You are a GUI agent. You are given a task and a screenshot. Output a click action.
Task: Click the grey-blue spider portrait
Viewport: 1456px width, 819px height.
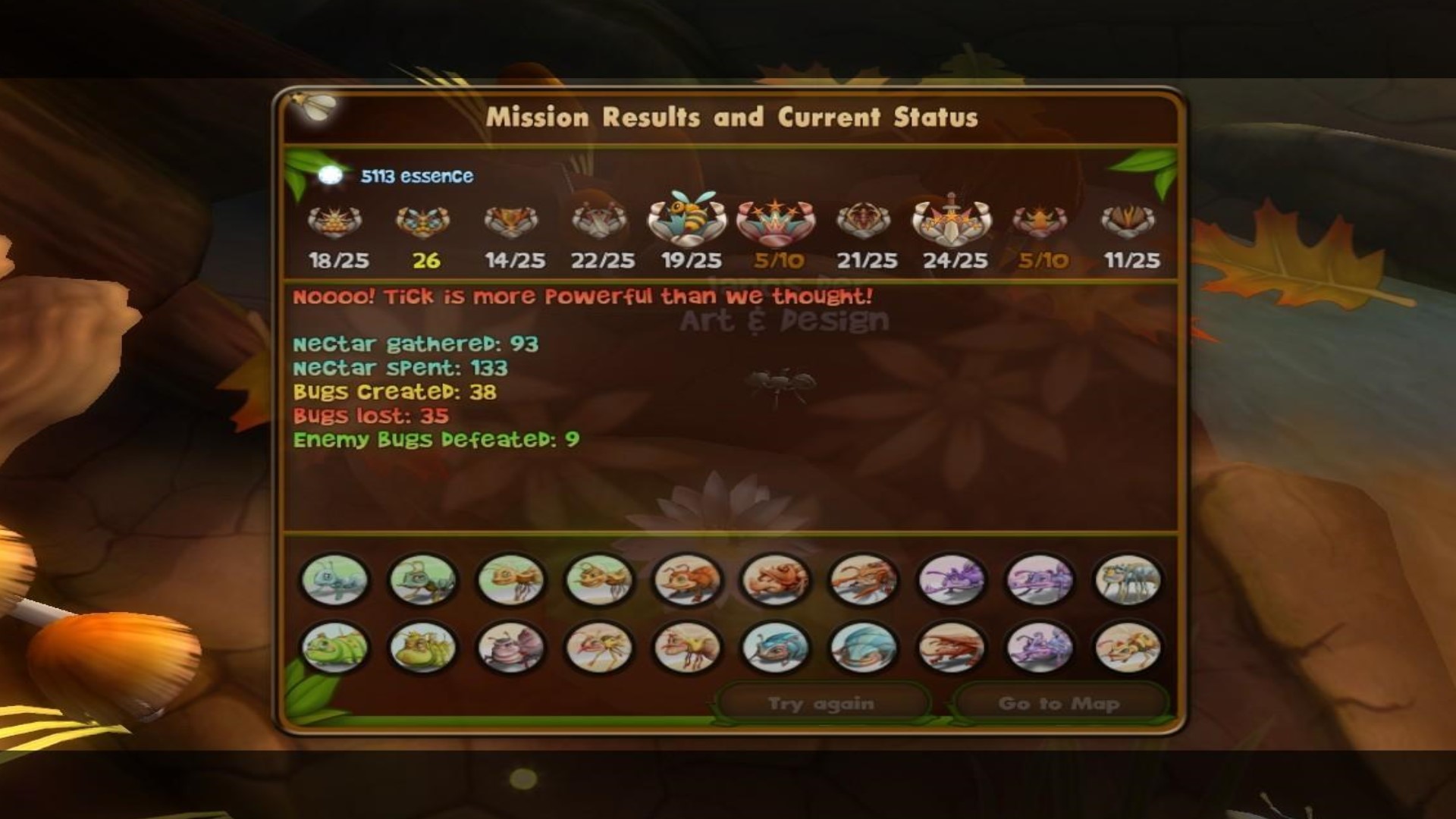pyautogui.click(x=1128, y=579)
